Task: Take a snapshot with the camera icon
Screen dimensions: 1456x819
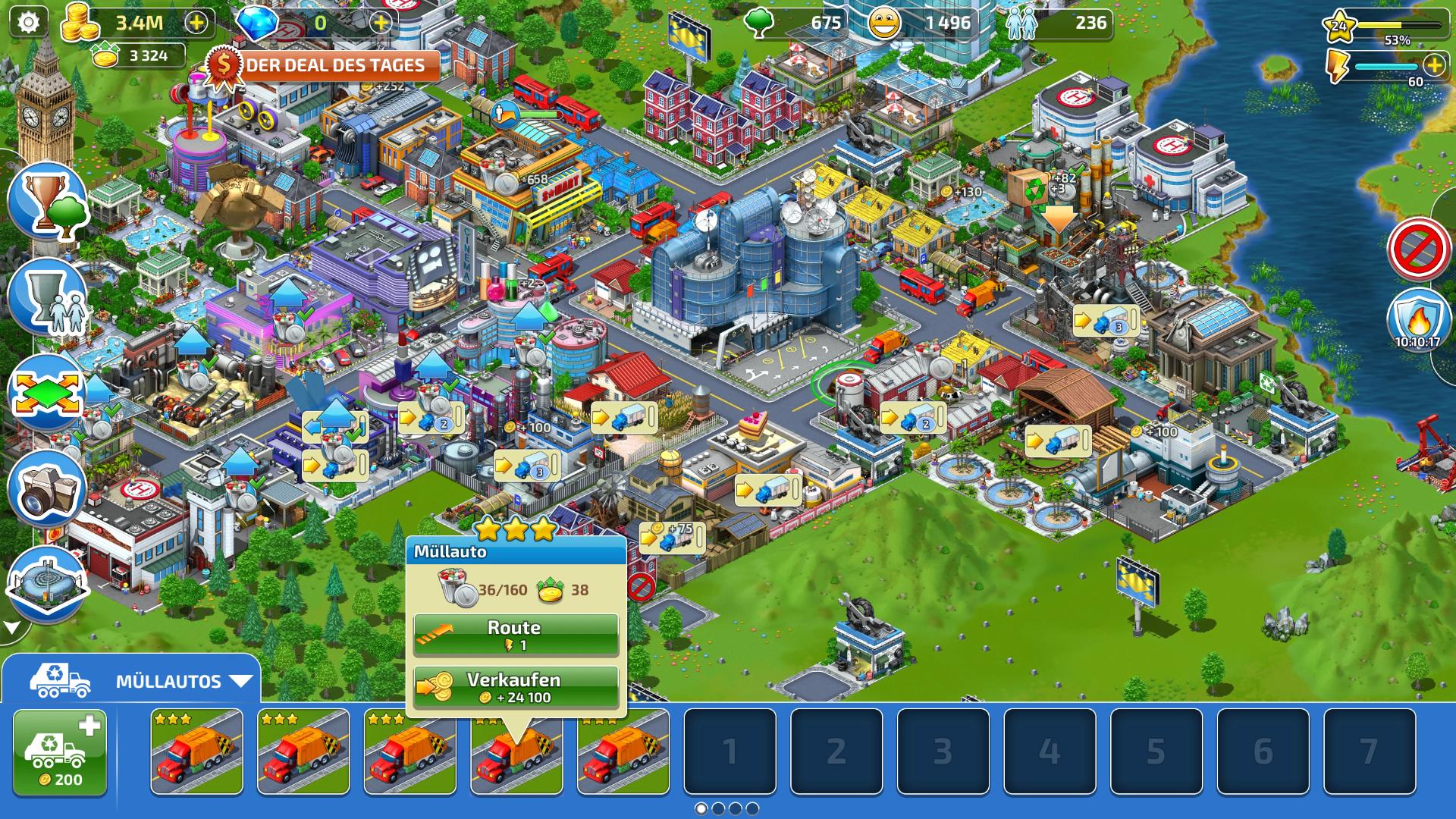Action: point(47,489)
